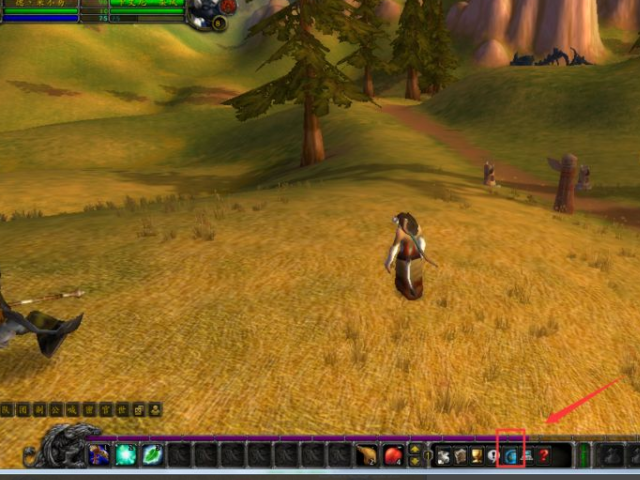Page the action bar down
The height and width of the screenshot is (480, 640).
(x=415, y=462)
